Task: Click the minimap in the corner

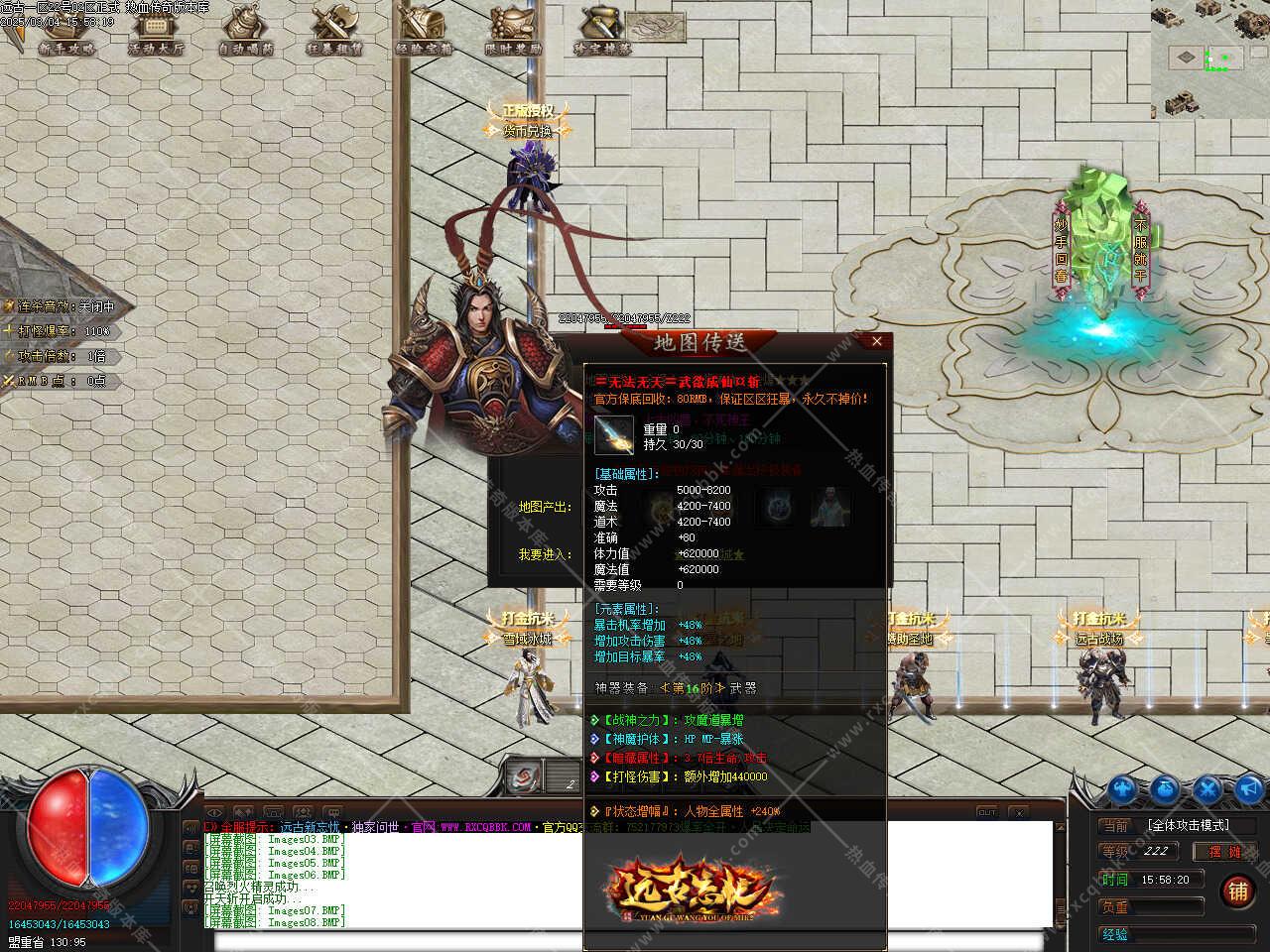Action: (x=1209, y=59)
